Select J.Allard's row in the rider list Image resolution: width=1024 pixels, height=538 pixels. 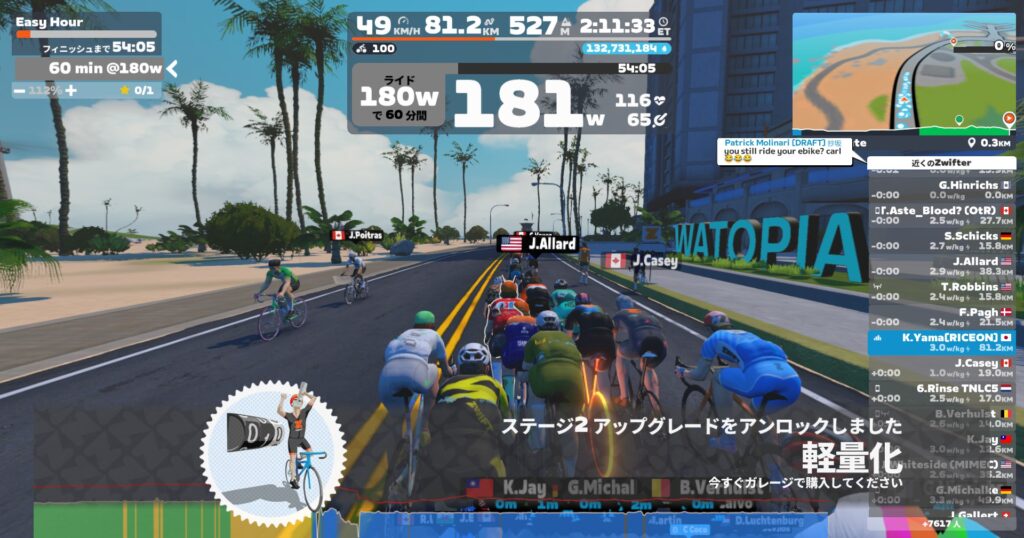click(941, 266)
